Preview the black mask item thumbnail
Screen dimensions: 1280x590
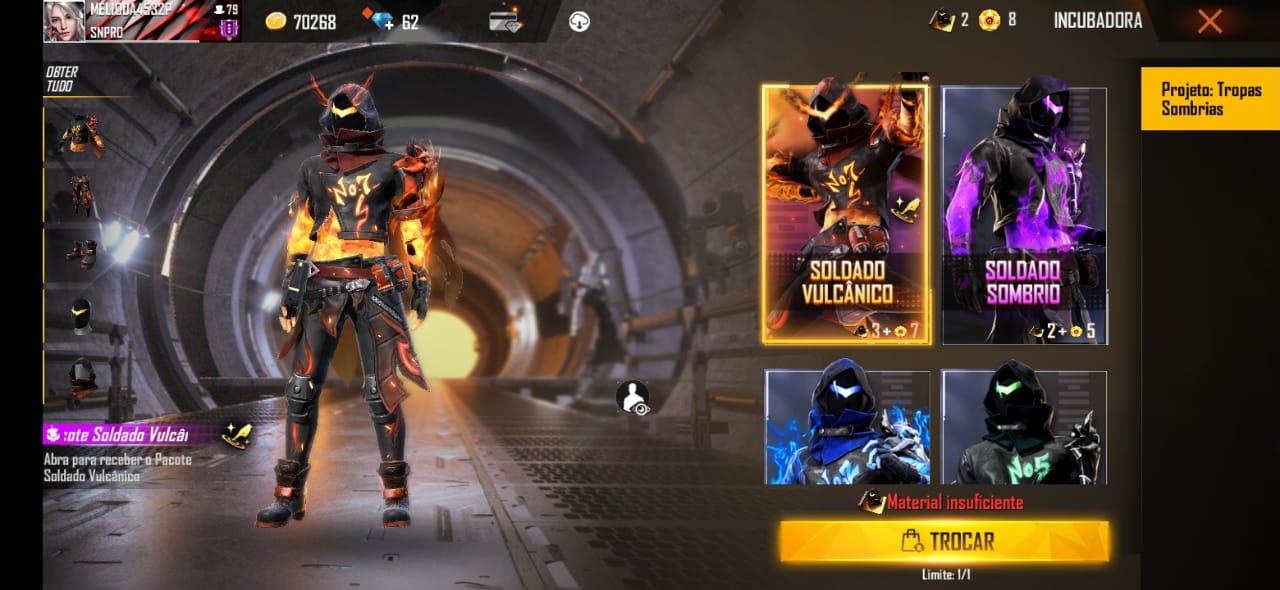[x=82, y=315]
